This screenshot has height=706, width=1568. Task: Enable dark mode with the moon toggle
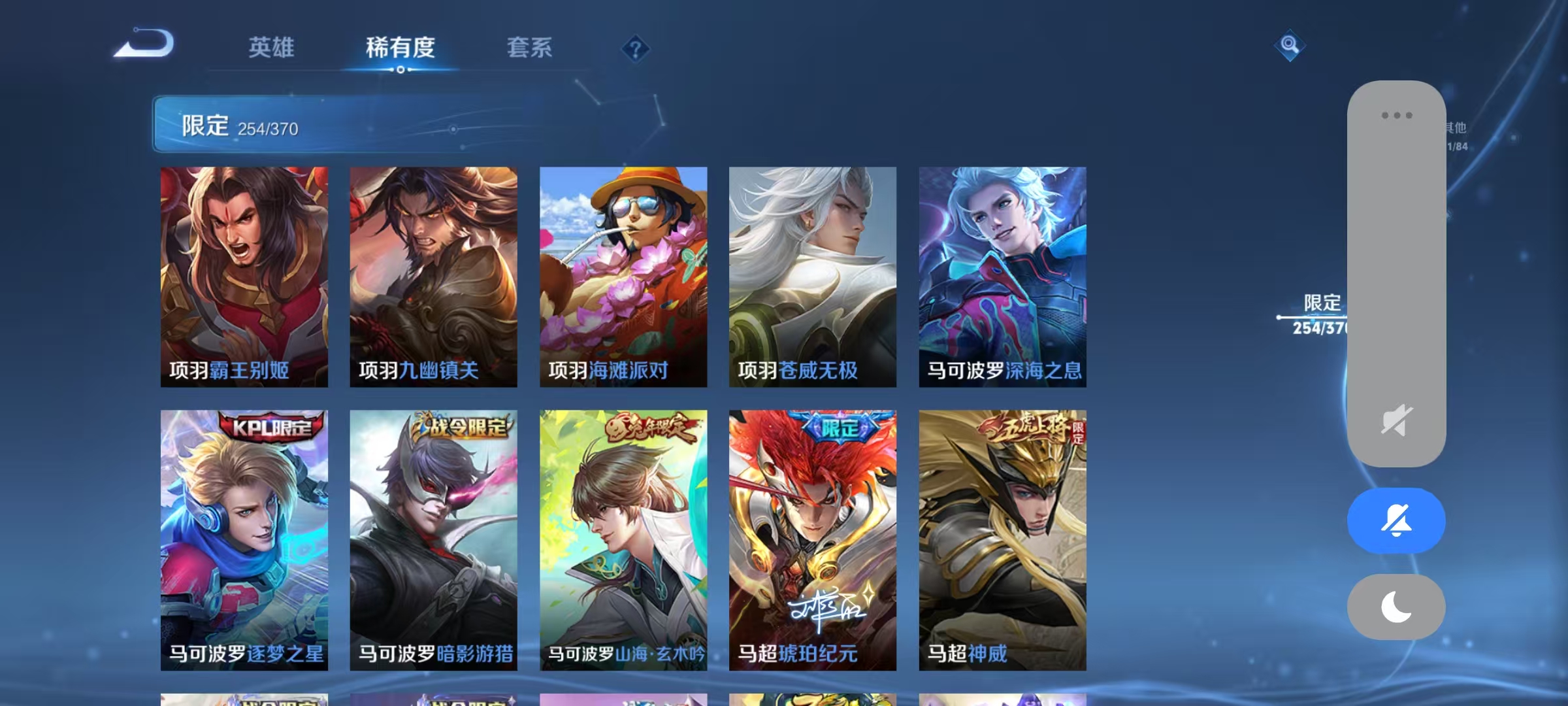[x=1396, y=607]
